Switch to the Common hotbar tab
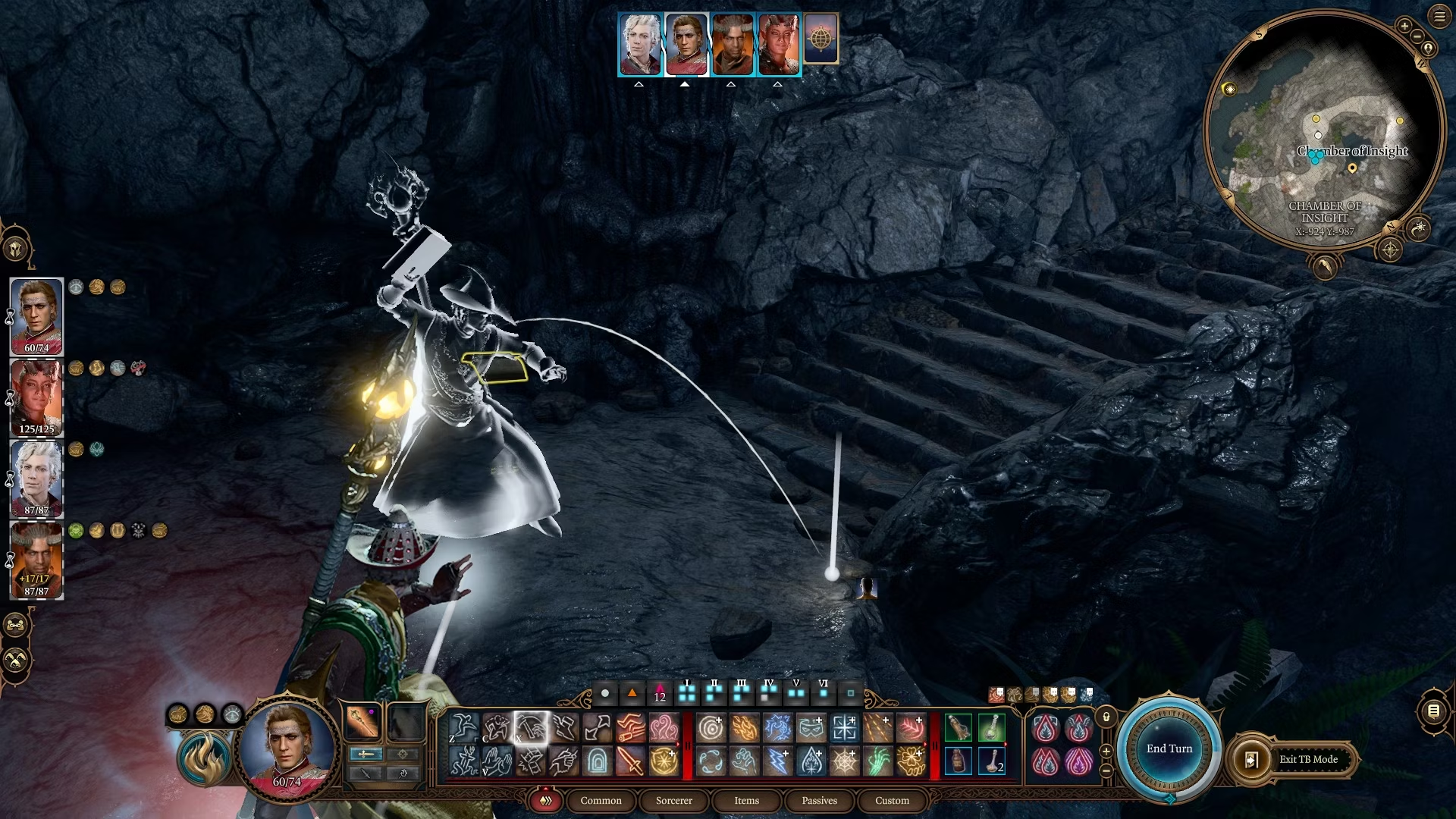The image size is (1456, 819). (x=601, y=800)
